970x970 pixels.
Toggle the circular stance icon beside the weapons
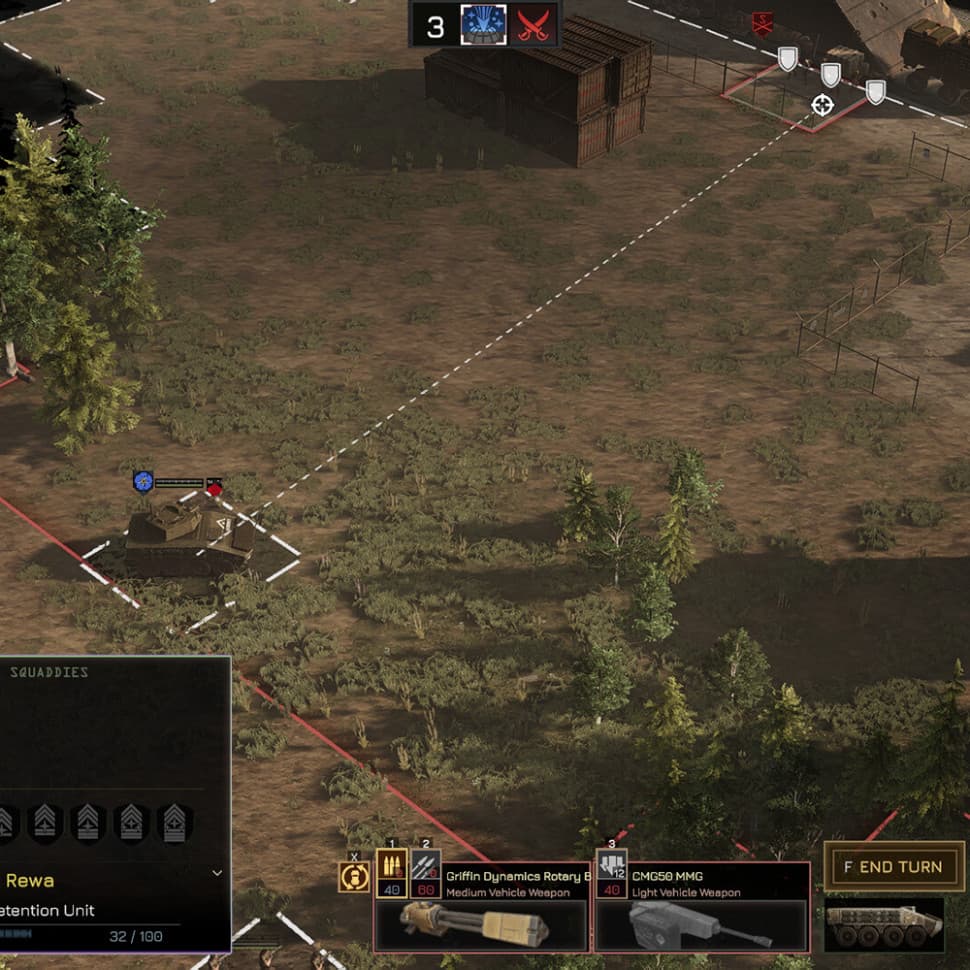[354, 878]
